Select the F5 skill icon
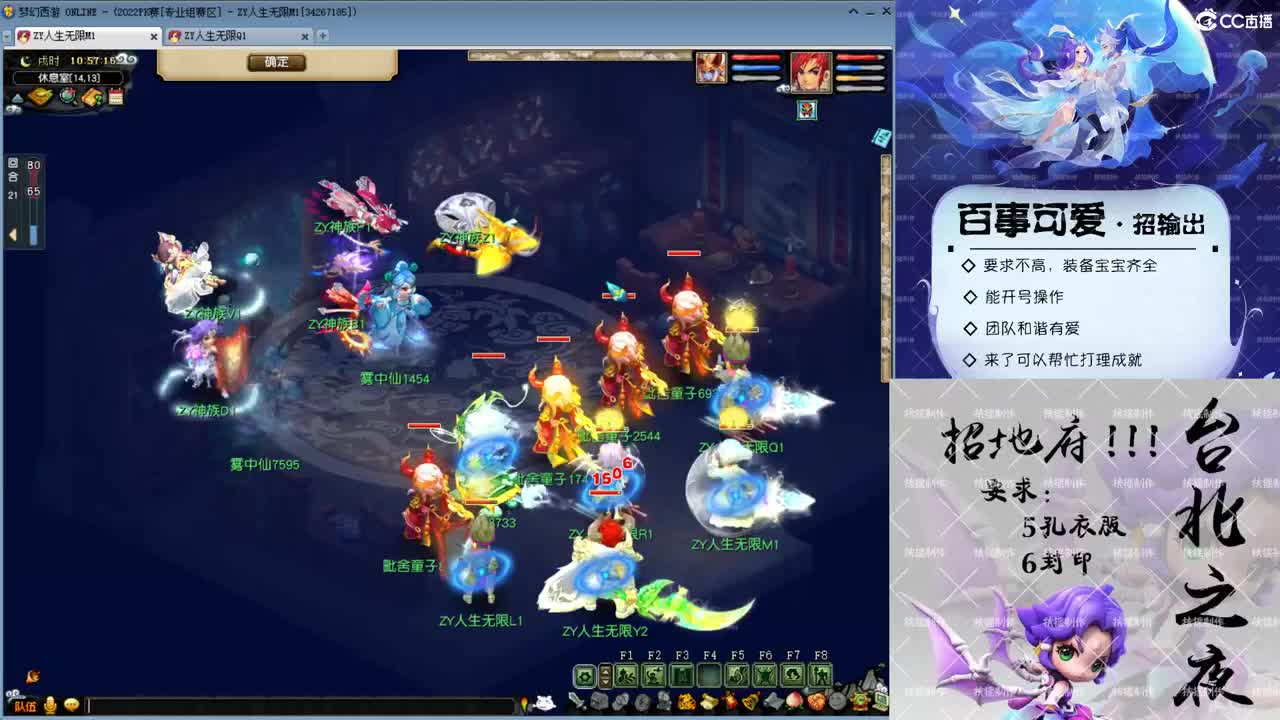Screen dimensions: 1280x720 pyautogui.click(x=735, y=676)
